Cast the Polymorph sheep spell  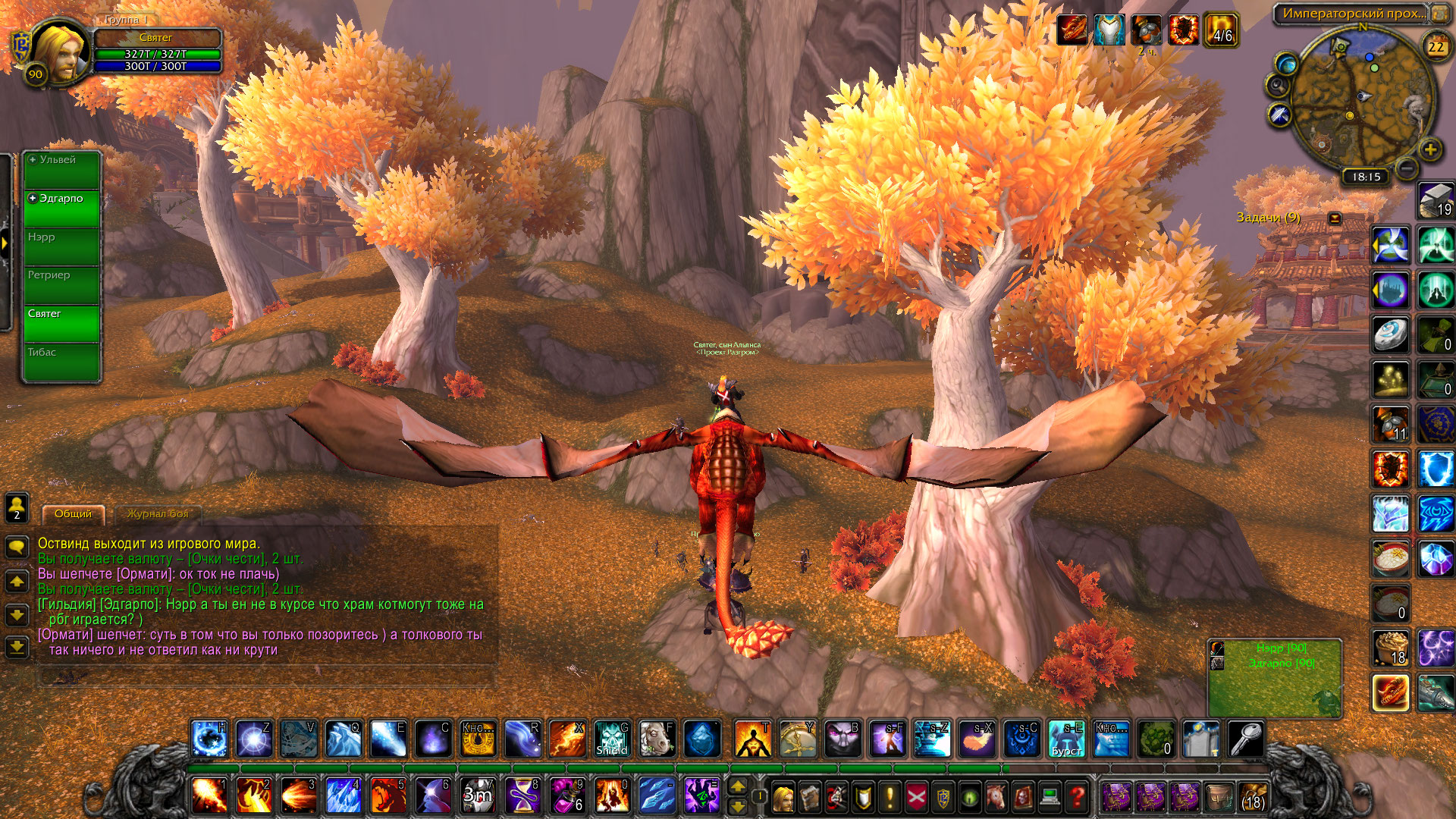pyautogui.click(x=657, y=739)
